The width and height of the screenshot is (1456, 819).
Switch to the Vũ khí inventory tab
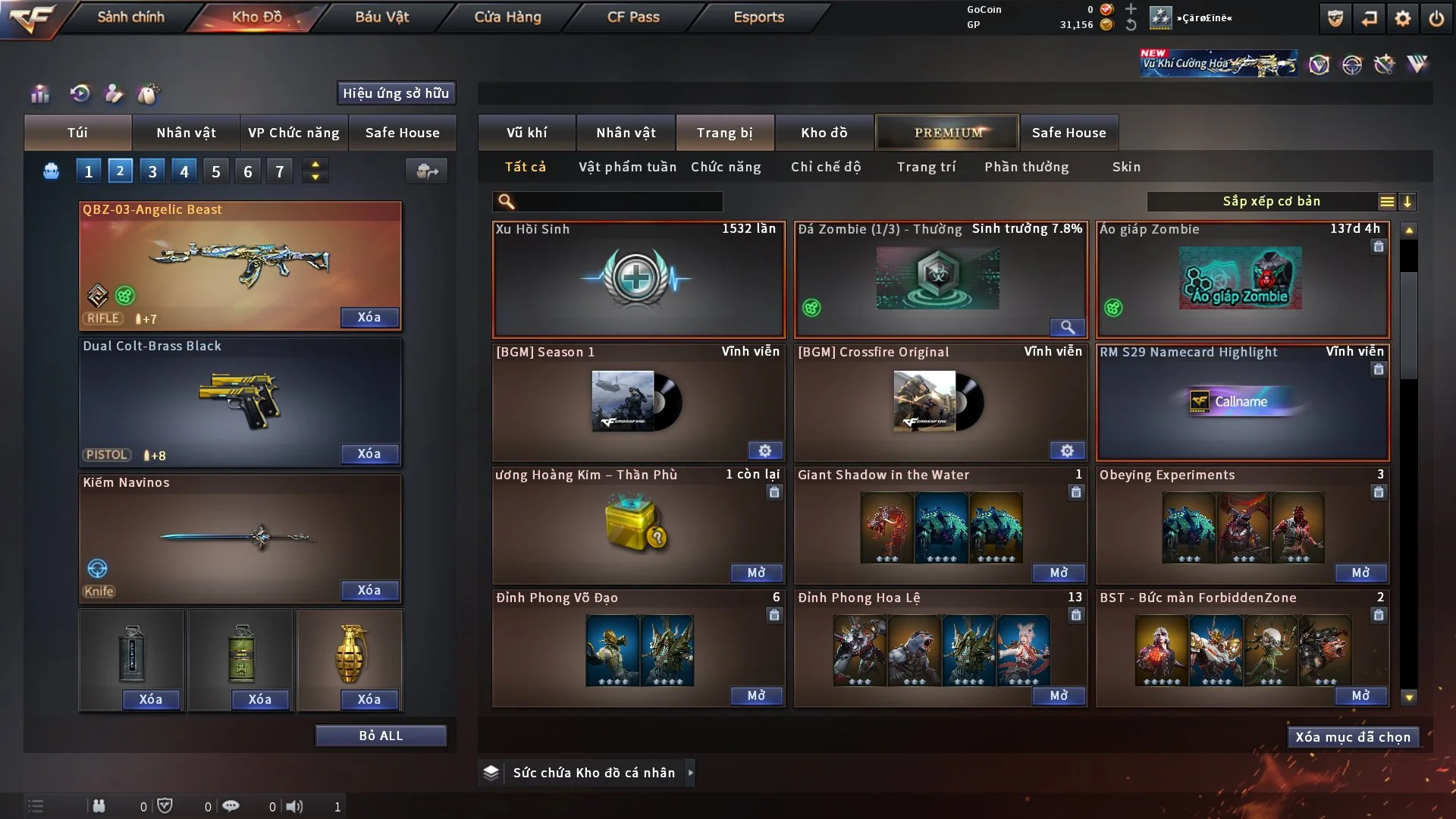(526, 133)
